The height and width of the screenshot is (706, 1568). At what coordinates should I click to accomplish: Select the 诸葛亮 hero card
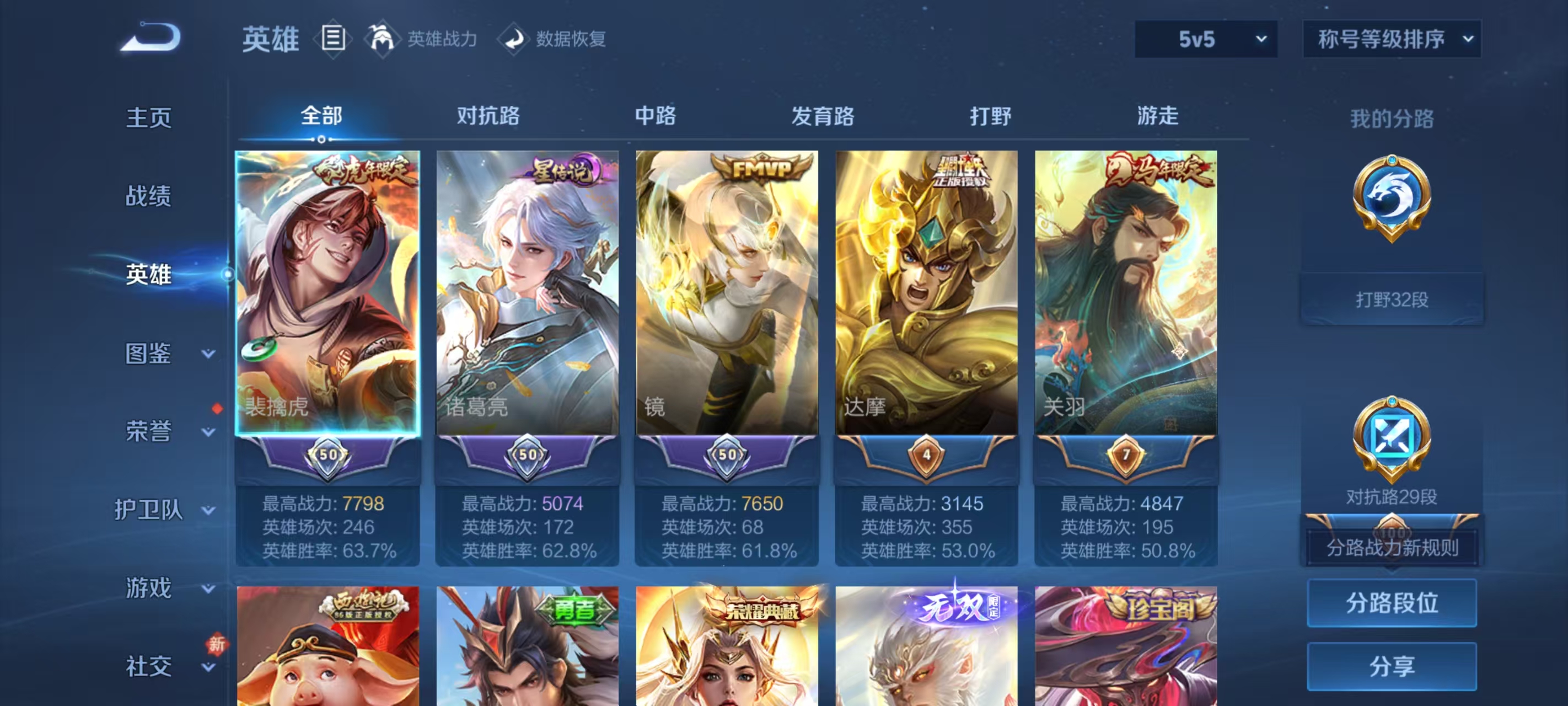[x=527, y=292]
